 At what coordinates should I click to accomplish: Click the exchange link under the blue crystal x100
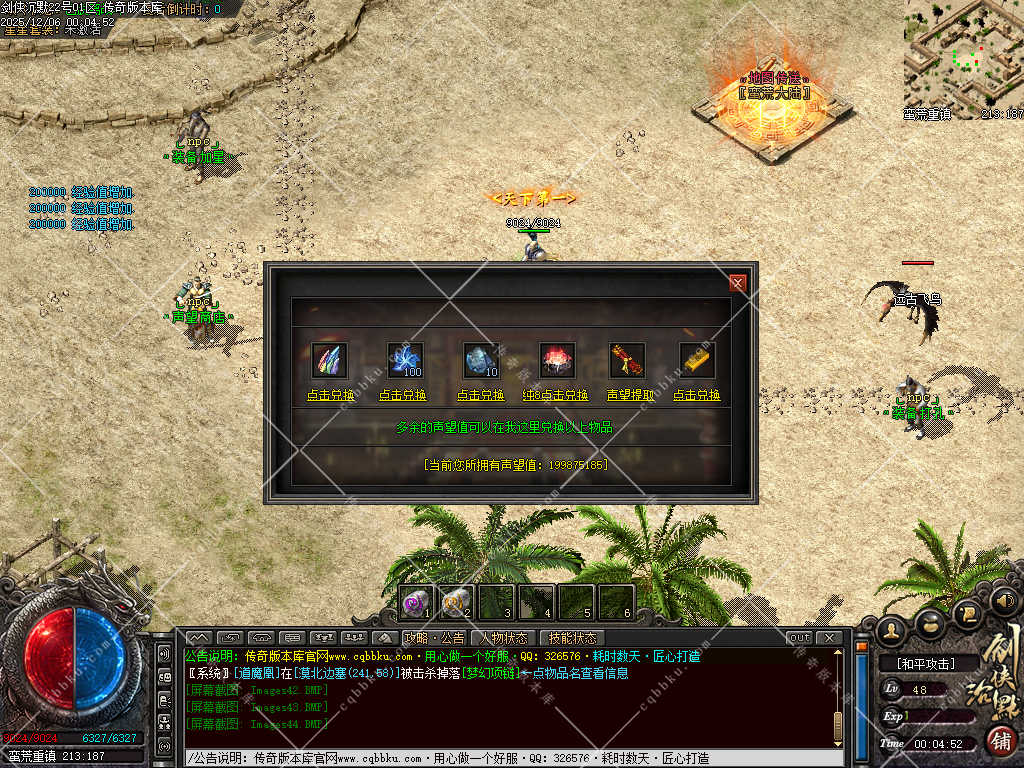403,395
